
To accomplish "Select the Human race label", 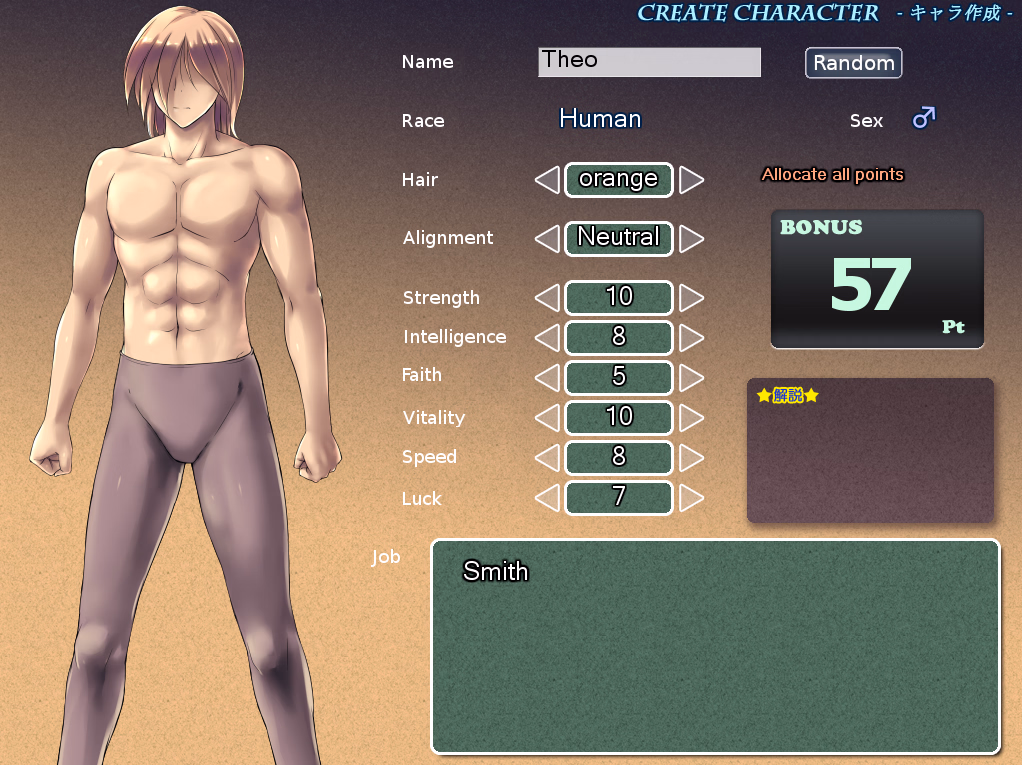I will [x=600, y=119].
